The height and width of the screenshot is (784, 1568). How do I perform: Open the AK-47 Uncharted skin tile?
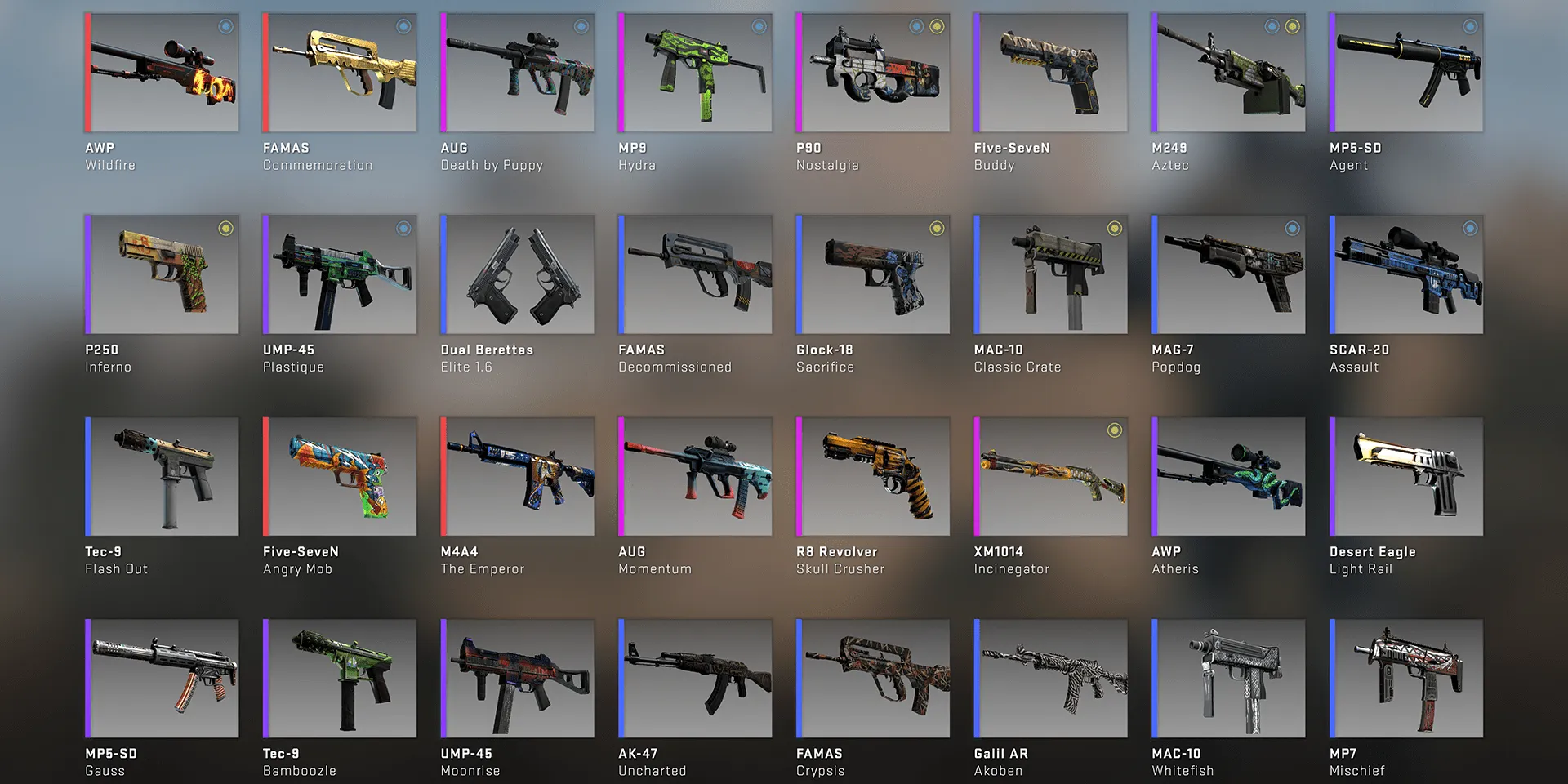coord(695,679)
